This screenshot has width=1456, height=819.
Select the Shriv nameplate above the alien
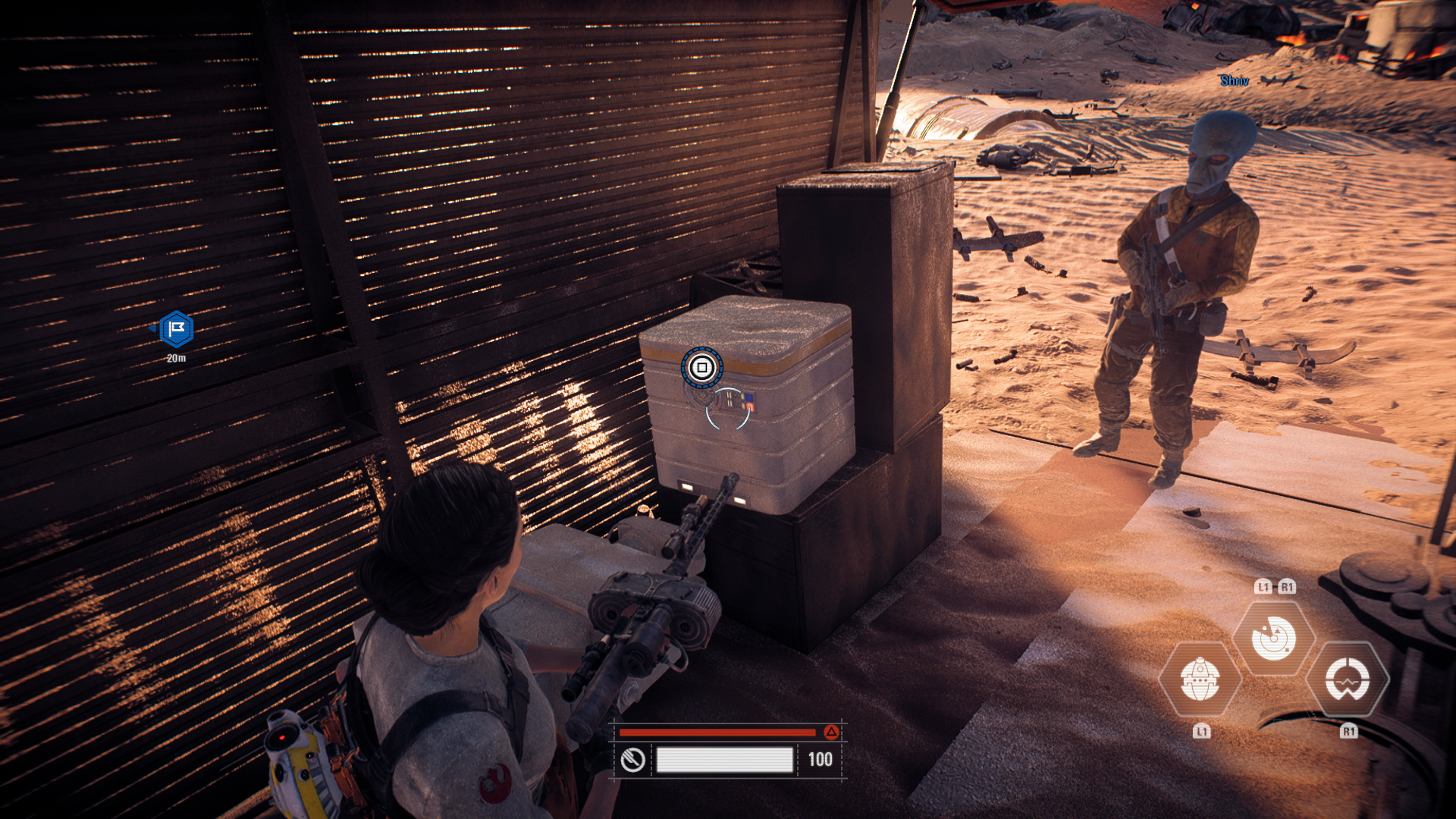(1233, 81)
